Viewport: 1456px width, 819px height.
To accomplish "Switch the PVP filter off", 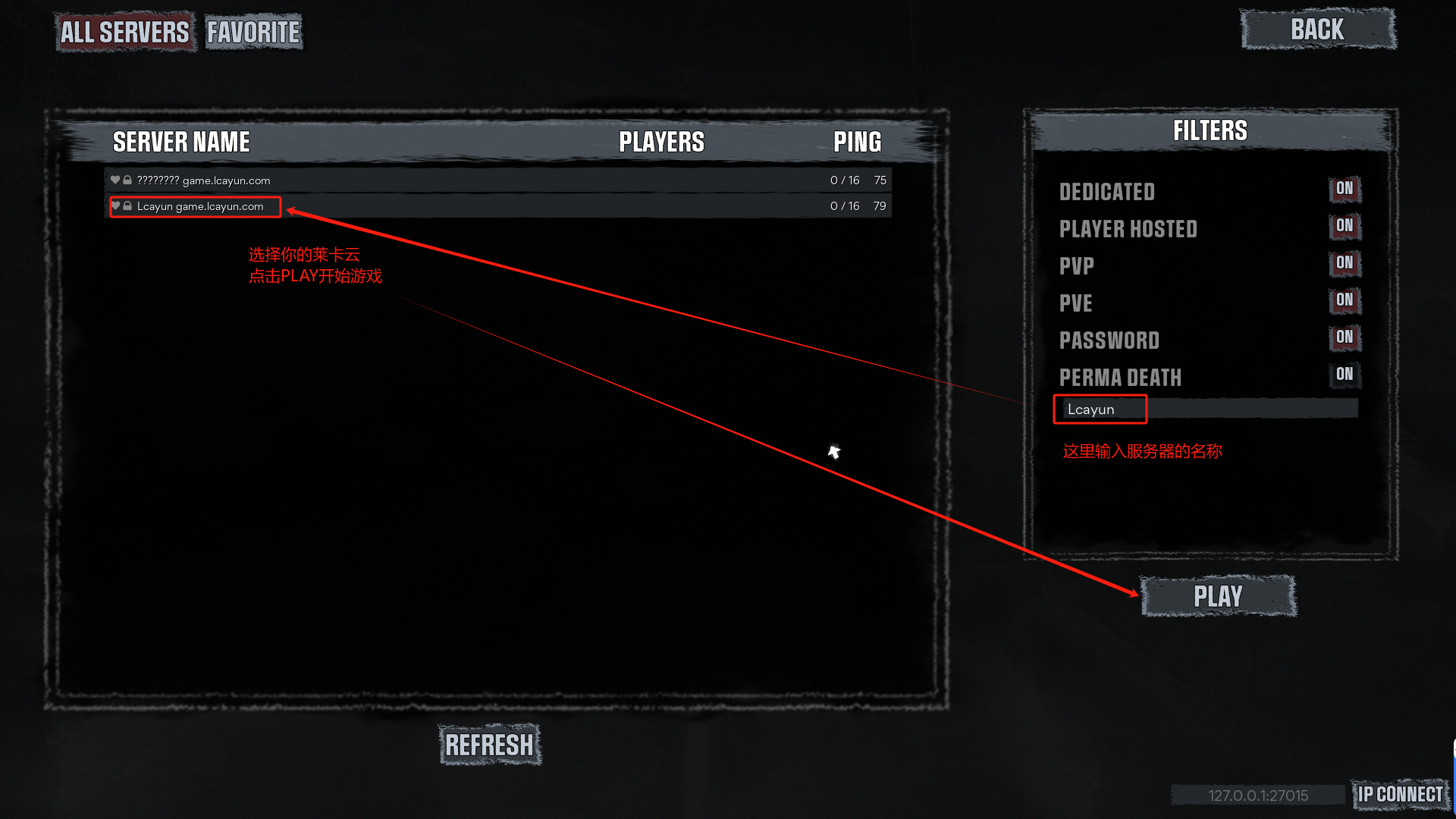I will click(1345, 263).
